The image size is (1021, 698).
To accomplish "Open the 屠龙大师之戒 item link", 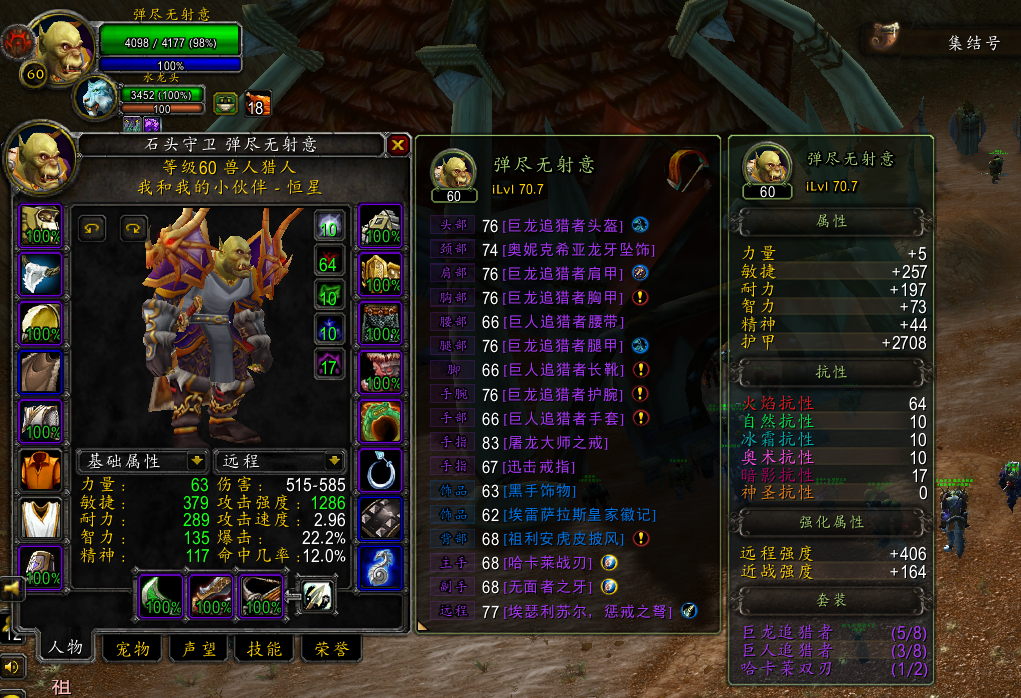I will pos(553,442).
